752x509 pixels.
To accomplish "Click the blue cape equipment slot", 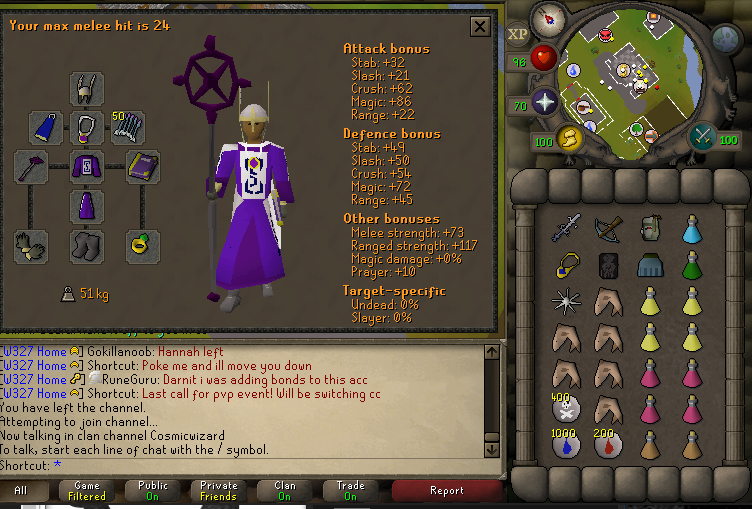I will pyautogui.click(x=46, y=127).
